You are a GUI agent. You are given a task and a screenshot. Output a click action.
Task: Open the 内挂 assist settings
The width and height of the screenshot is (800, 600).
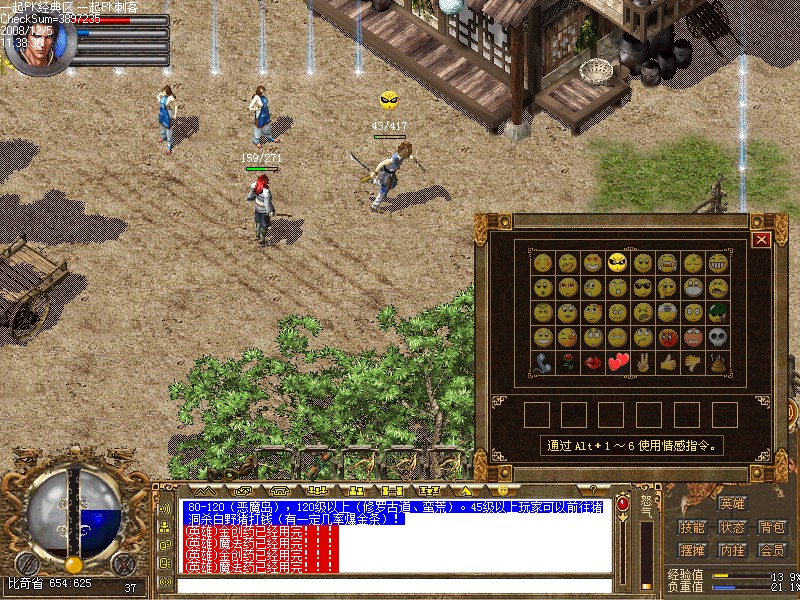point(732,550)
